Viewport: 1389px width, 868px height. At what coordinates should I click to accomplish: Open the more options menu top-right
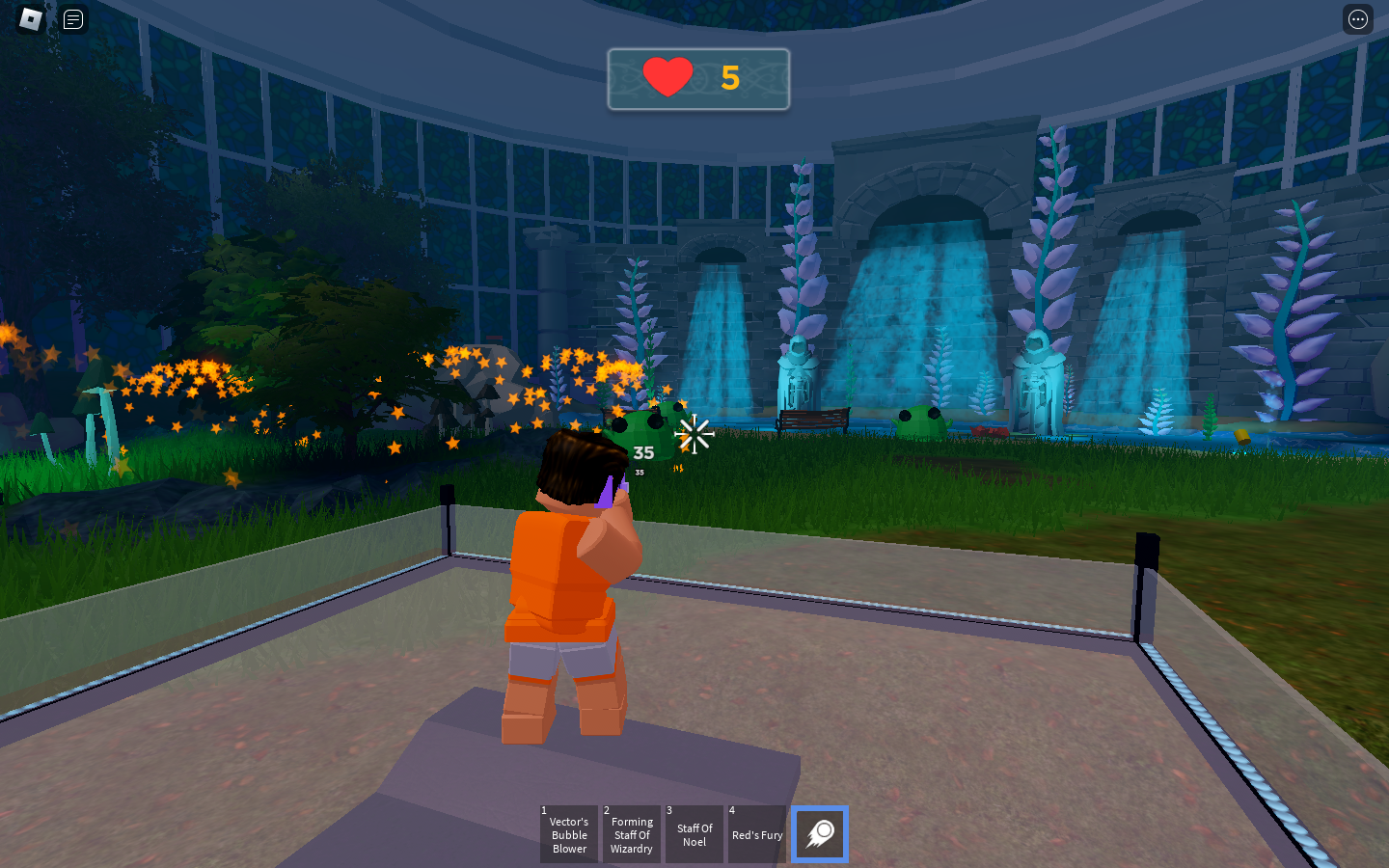click(1357, 19)
